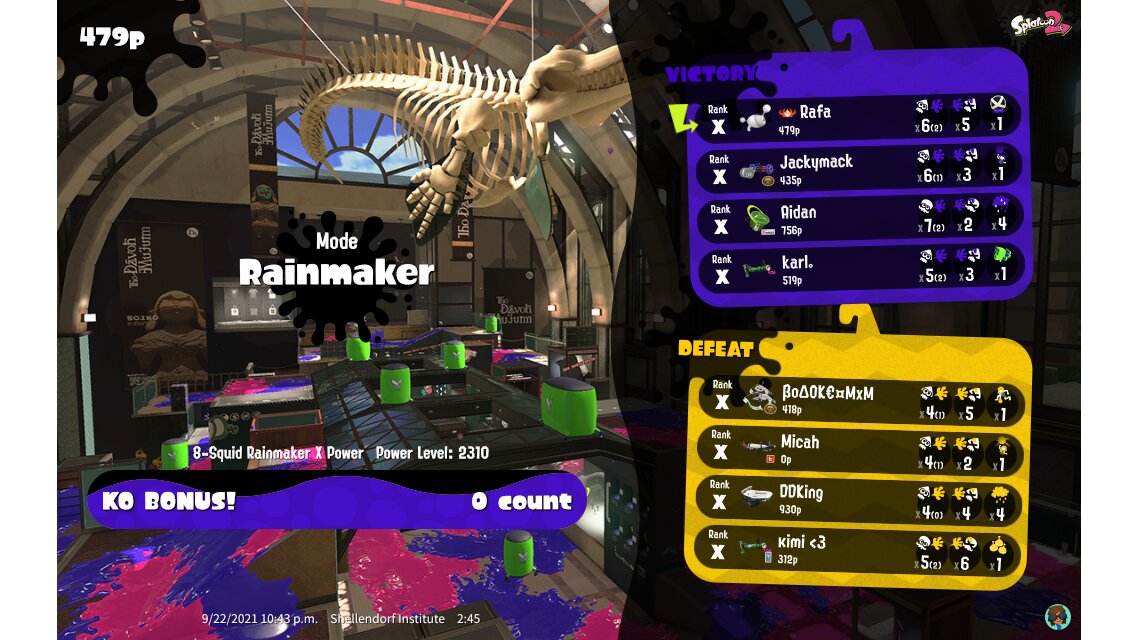
Task: Select Micah's row in the defeat list
Action: click(858, 450)
